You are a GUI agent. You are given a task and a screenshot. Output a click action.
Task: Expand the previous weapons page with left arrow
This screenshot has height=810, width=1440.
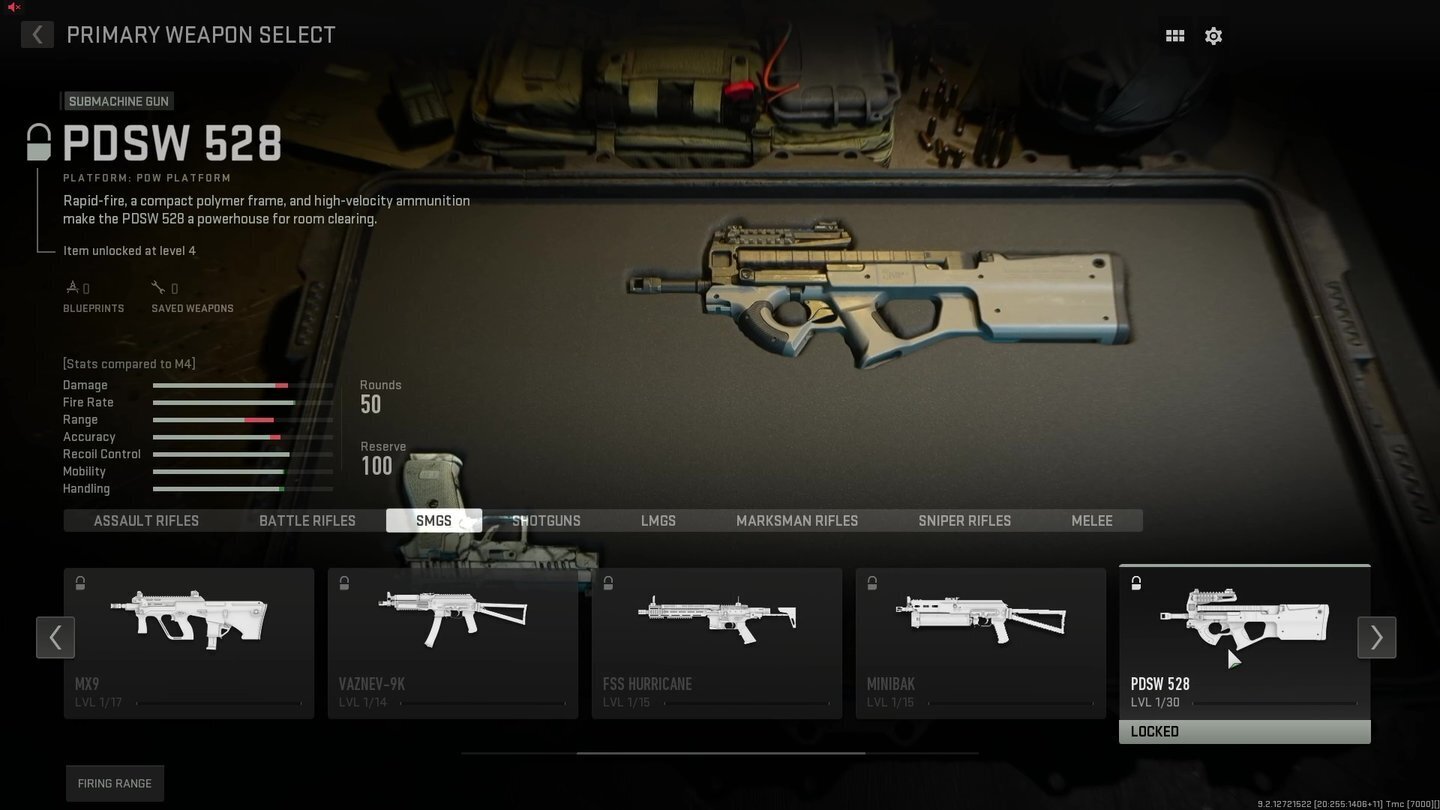click(55, 637)
